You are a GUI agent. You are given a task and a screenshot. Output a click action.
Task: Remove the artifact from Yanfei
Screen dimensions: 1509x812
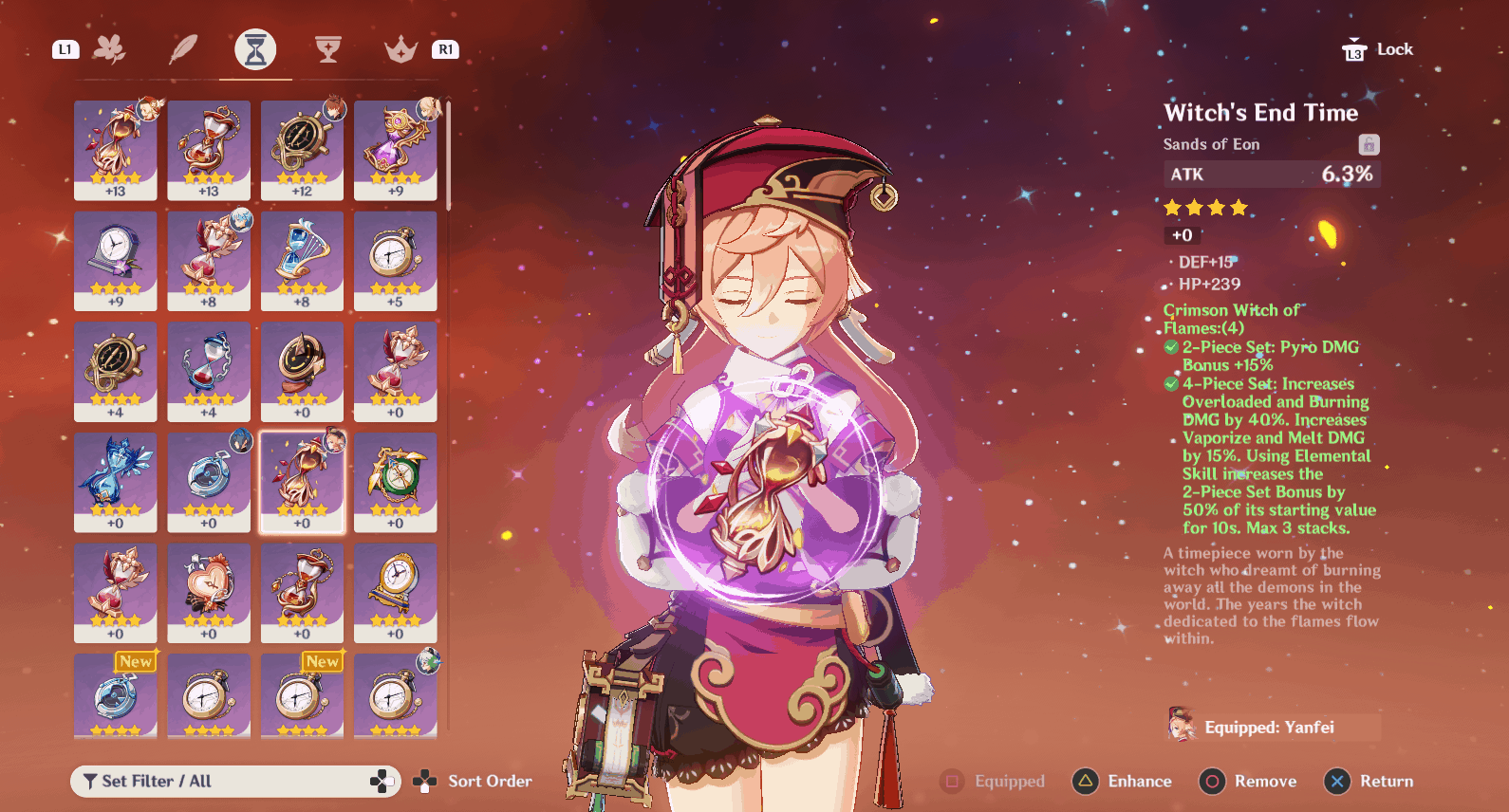click(1248, 782)
